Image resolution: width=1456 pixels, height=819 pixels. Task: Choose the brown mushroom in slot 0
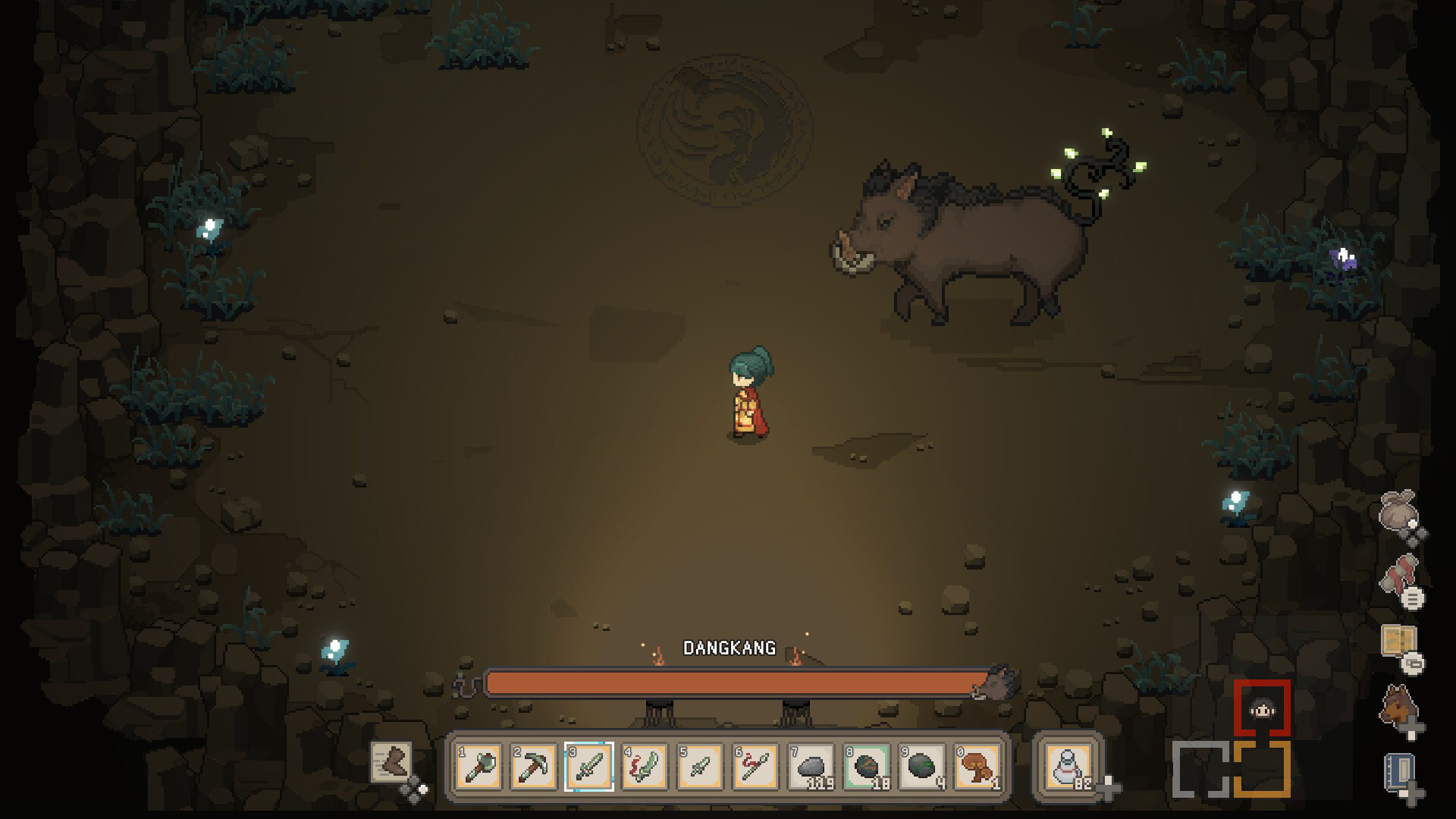pos(977,766)
